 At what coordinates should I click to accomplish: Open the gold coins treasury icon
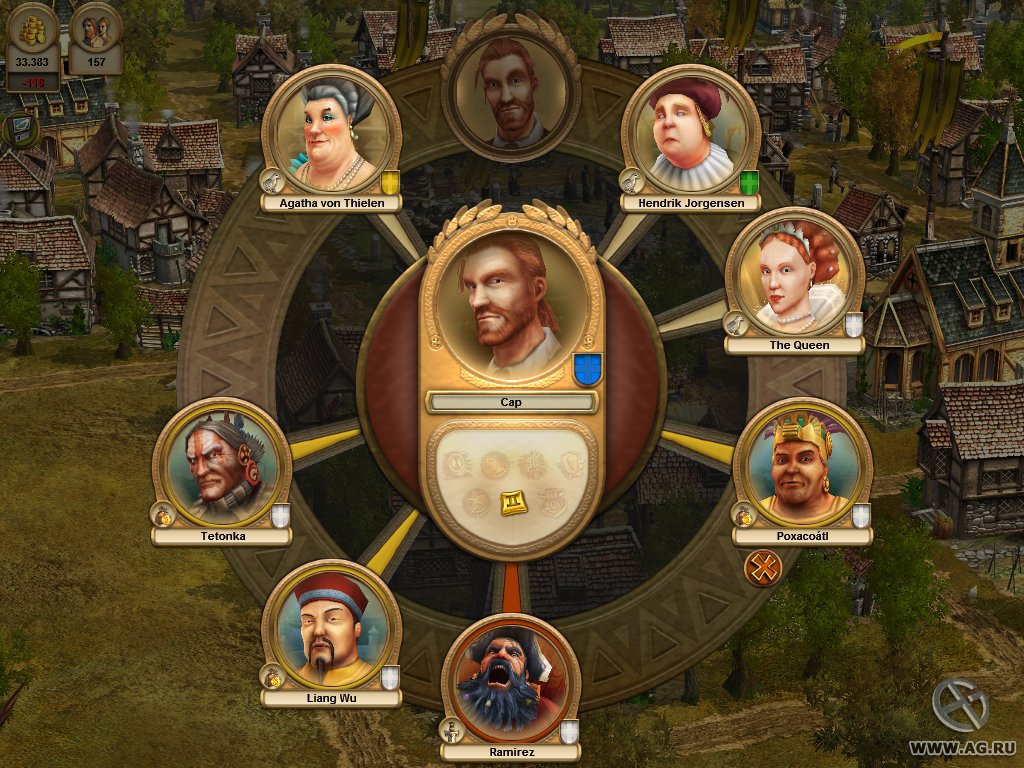pyautogui.click(x=33, y=32)
